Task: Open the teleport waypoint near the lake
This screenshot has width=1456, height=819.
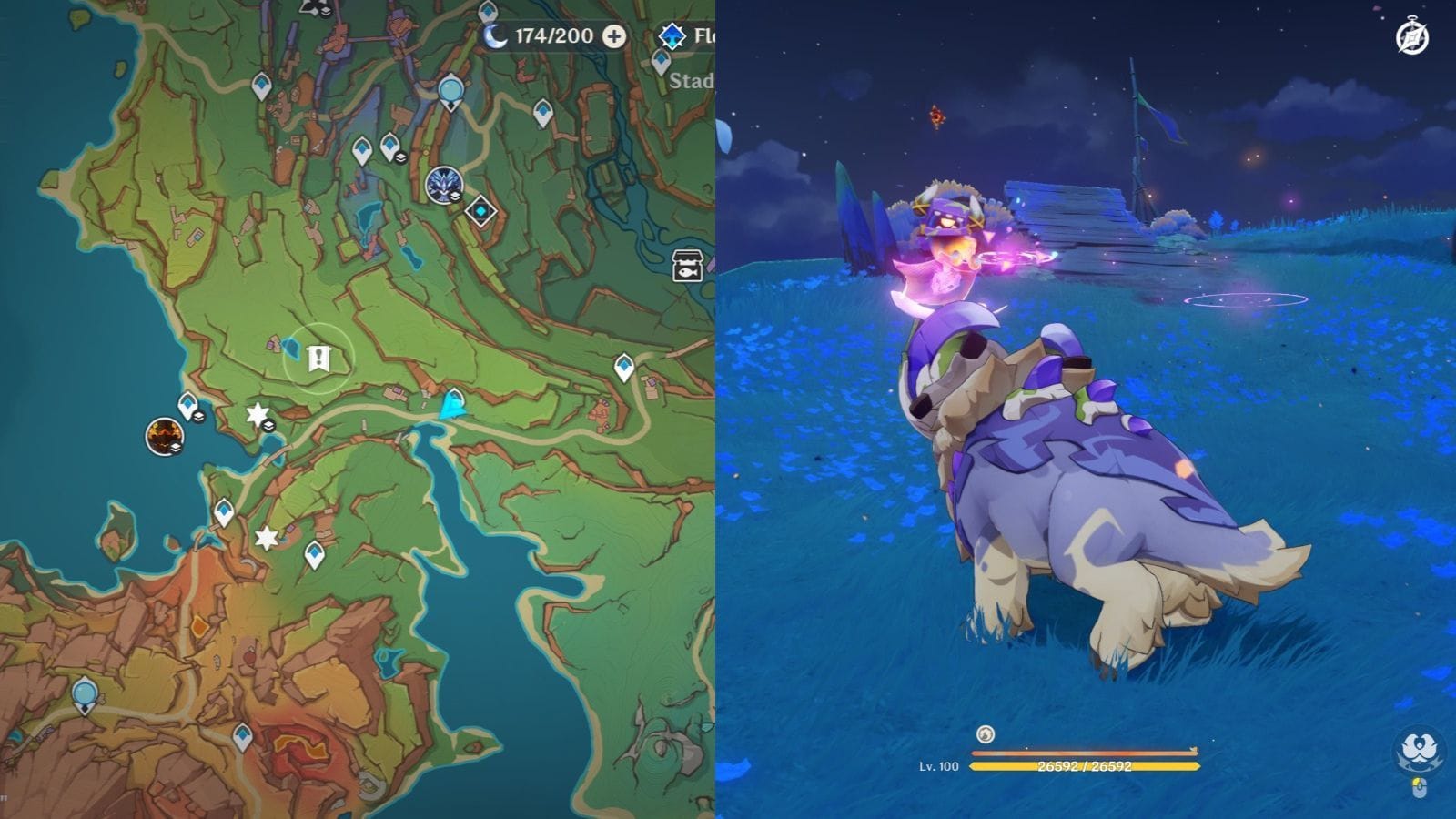Action: pos(453,400)
